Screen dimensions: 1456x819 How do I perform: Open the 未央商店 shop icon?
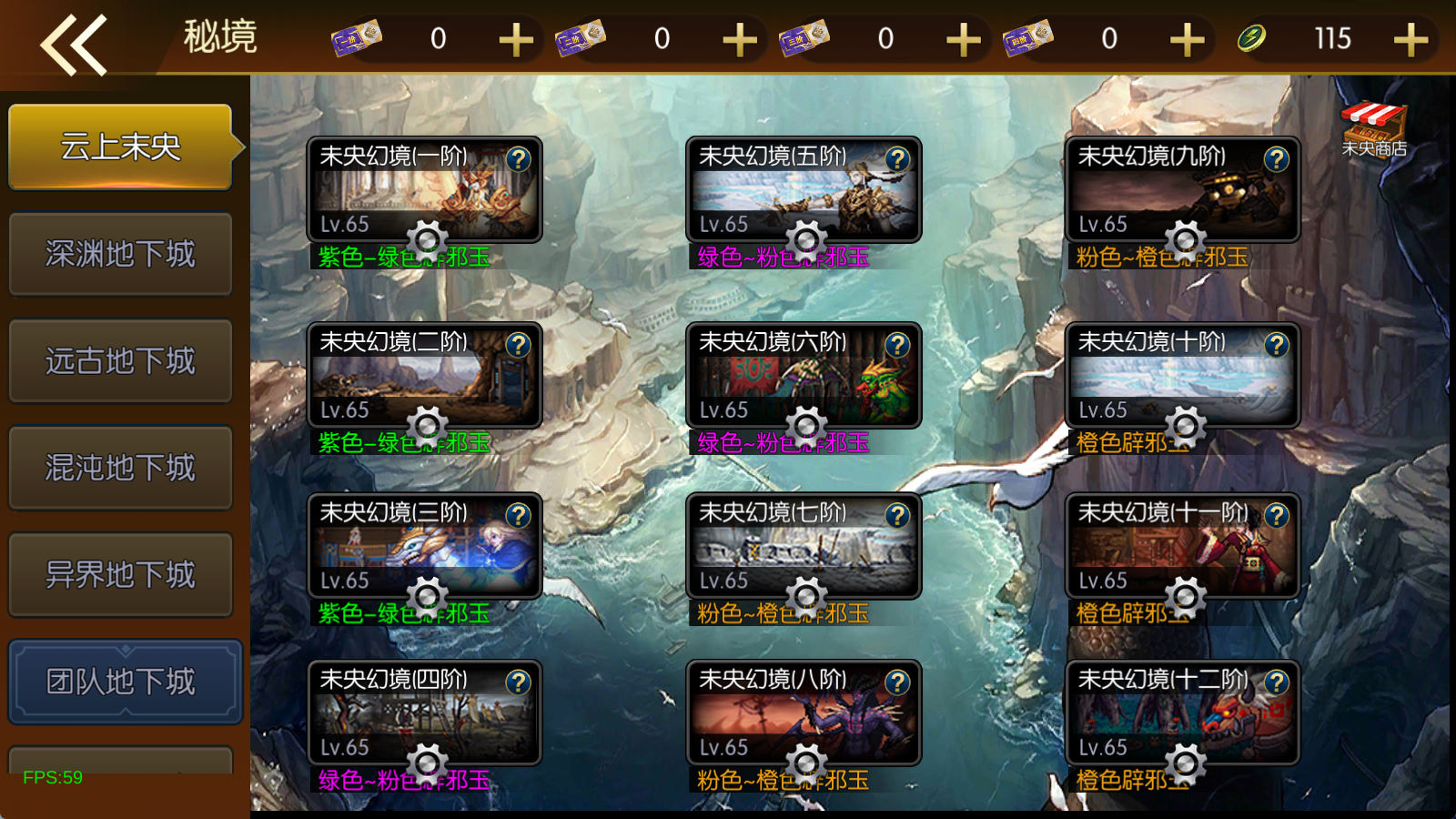(x=1373, y=128)
